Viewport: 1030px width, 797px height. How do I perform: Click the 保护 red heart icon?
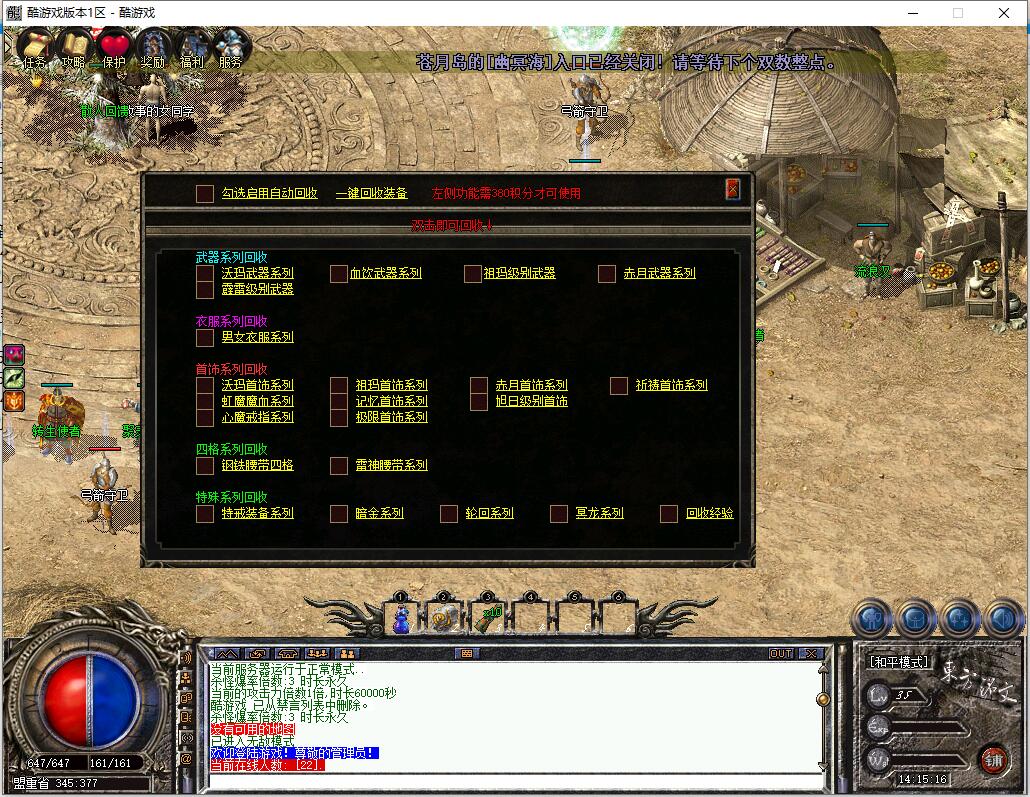coord(114,46)
